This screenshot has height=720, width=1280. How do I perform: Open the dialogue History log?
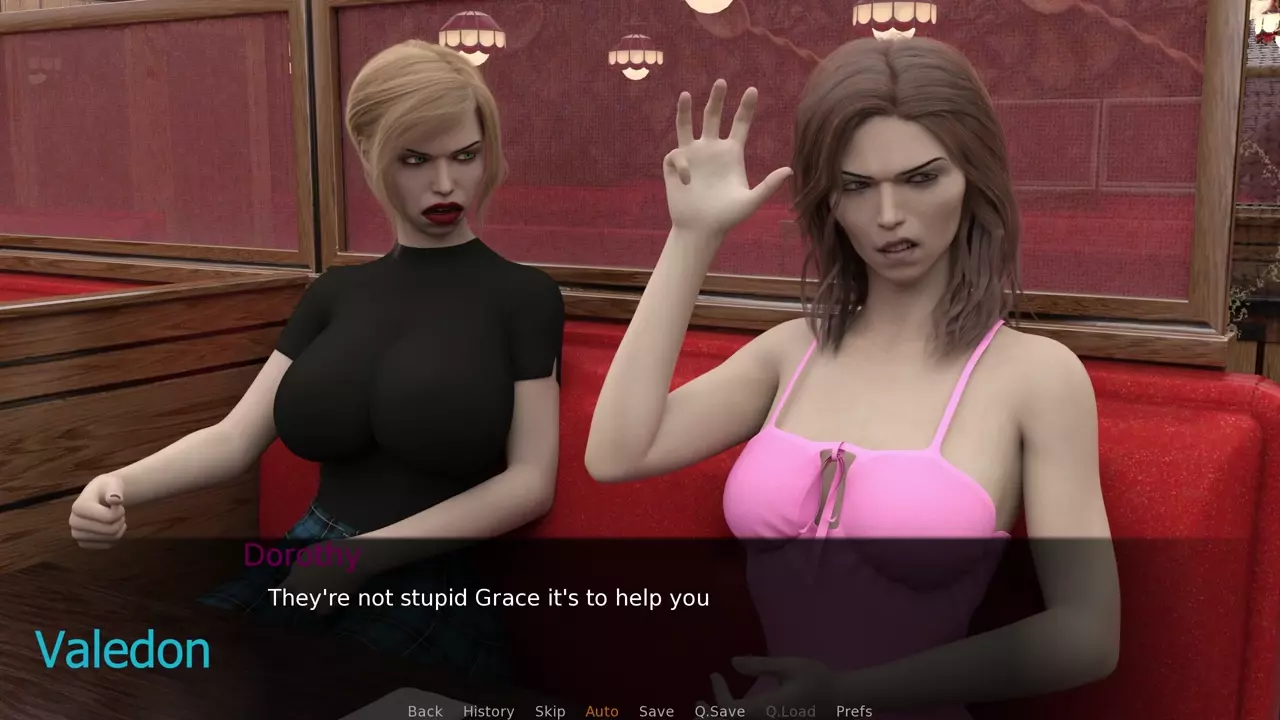click(x=488, y=711)
